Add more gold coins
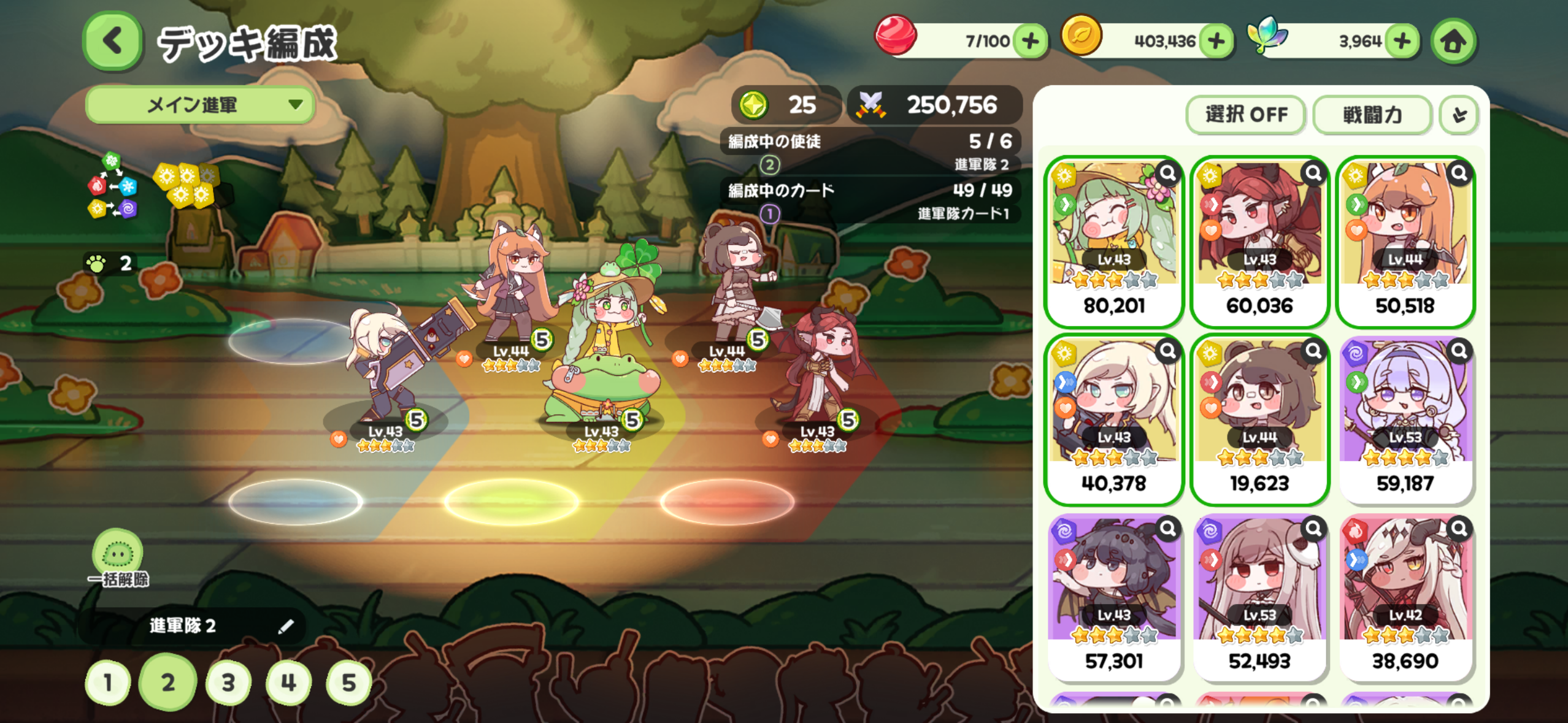1568x723 pixels. [1216, 42]
